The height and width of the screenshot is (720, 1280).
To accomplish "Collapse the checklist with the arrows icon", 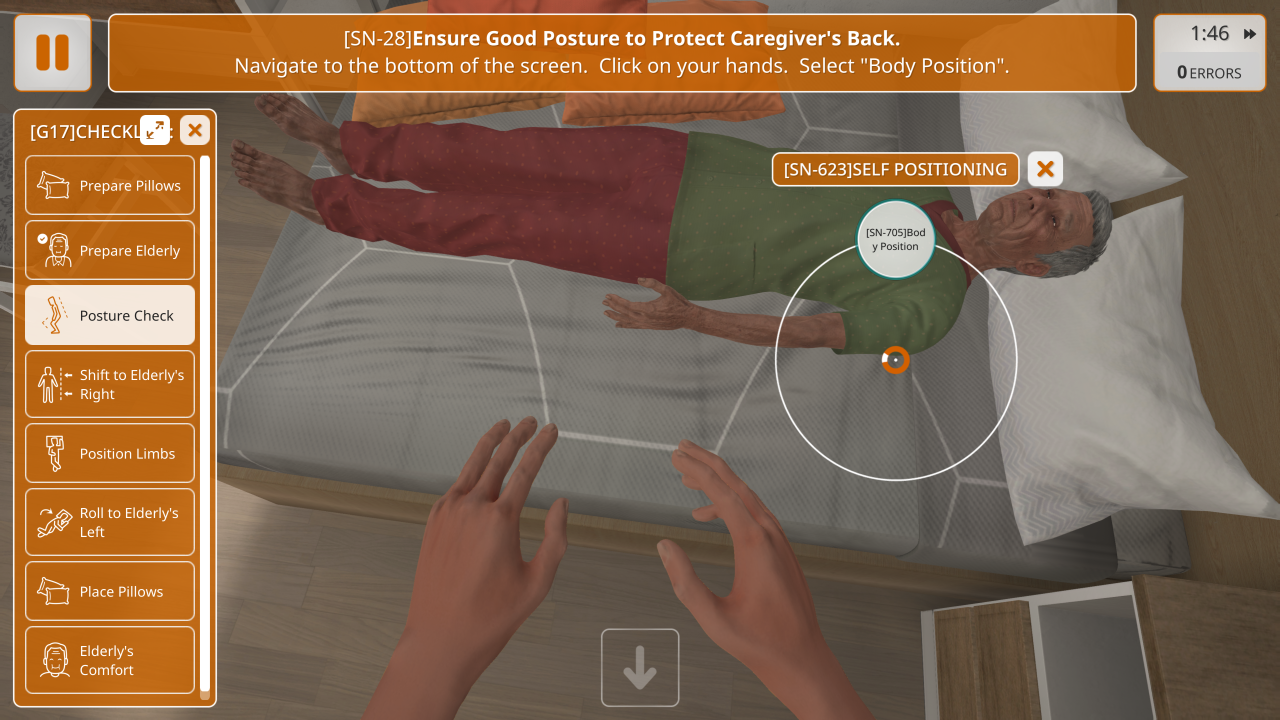I will [155, 130].
